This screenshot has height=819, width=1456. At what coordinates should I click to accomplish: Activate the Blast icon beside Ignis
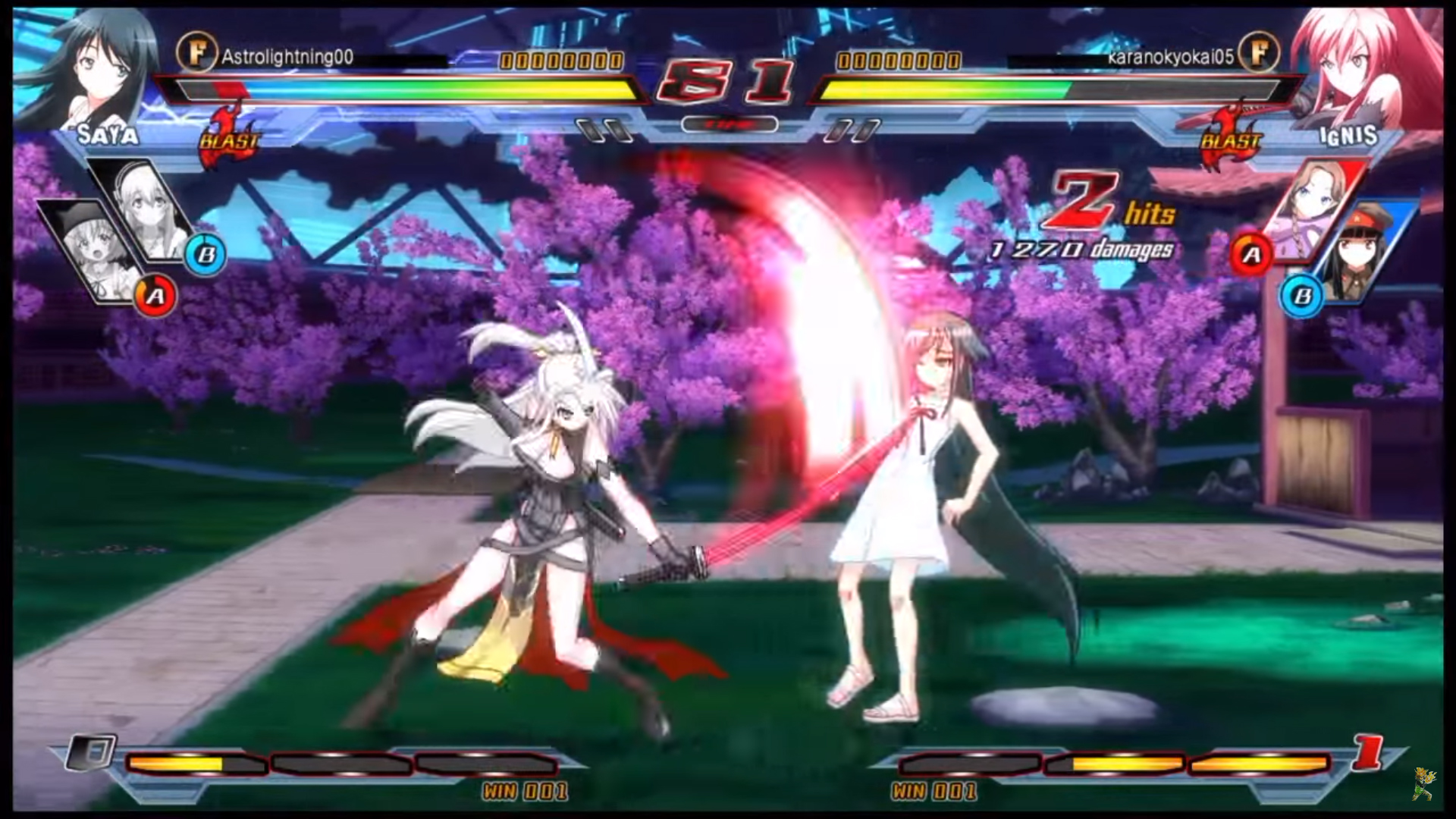[x=1230, y=136]
